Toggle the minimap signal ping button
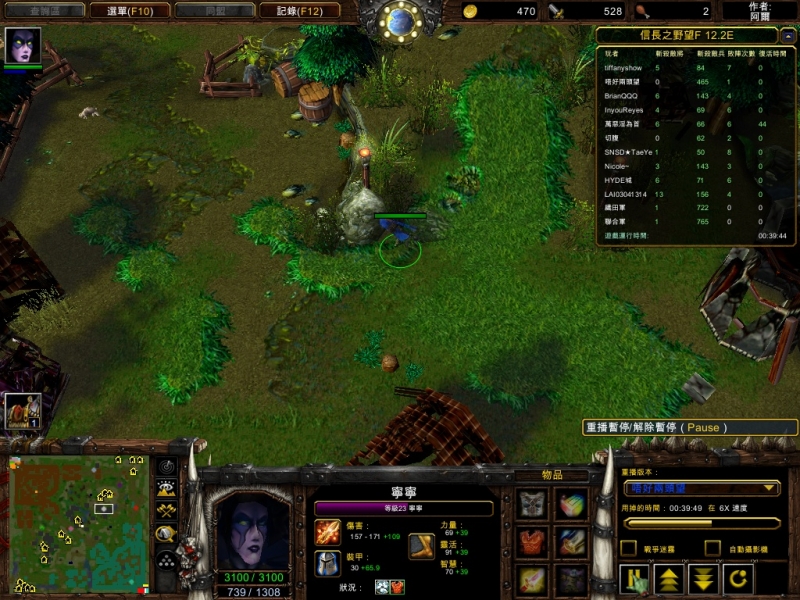 click(x=166, y=467)
